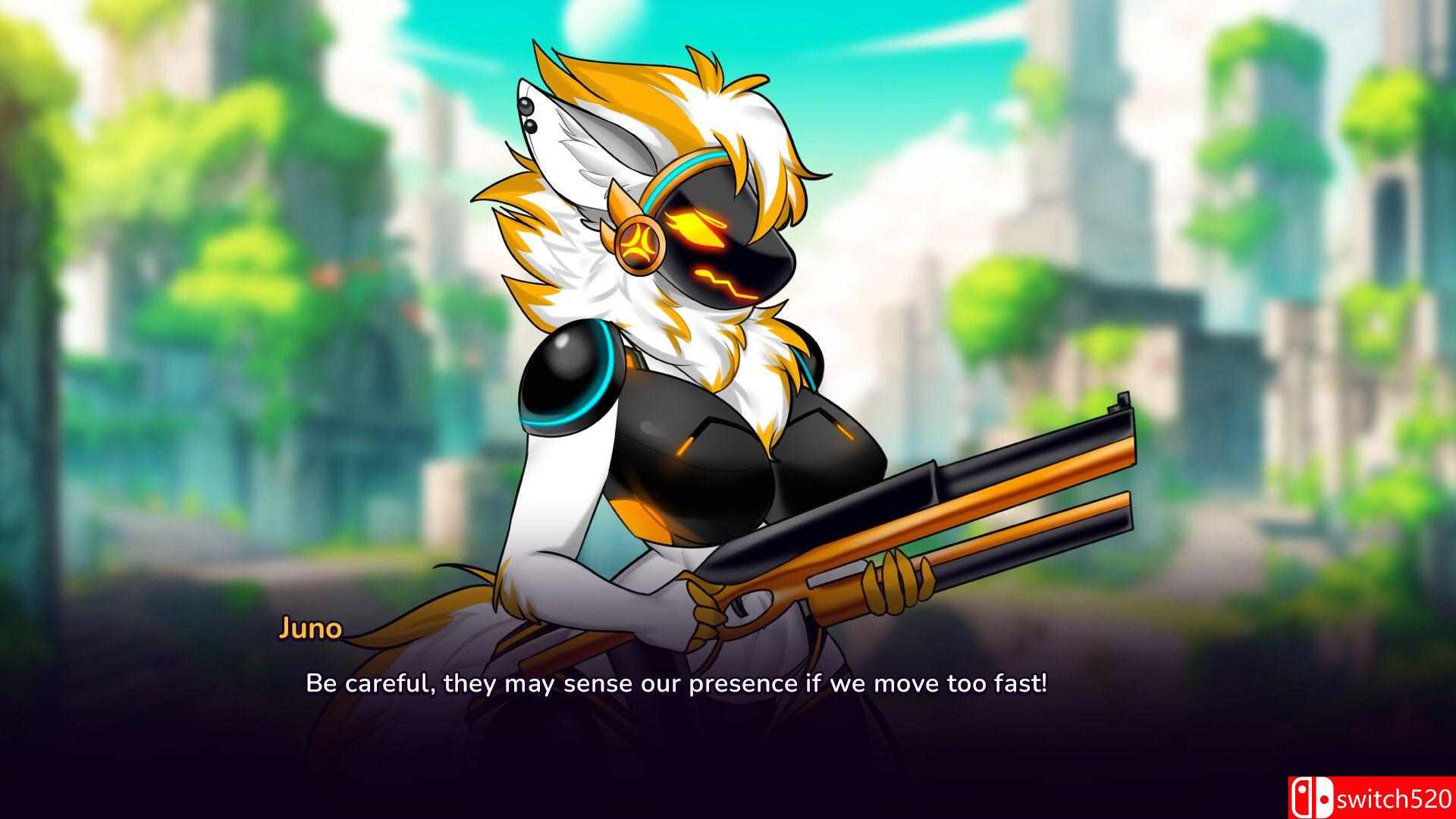Click the Juno name label above the dialogue
Image resolution: width=1456 pixels, height=819 pixels.
pyautogui.click(x=311, y=628)
